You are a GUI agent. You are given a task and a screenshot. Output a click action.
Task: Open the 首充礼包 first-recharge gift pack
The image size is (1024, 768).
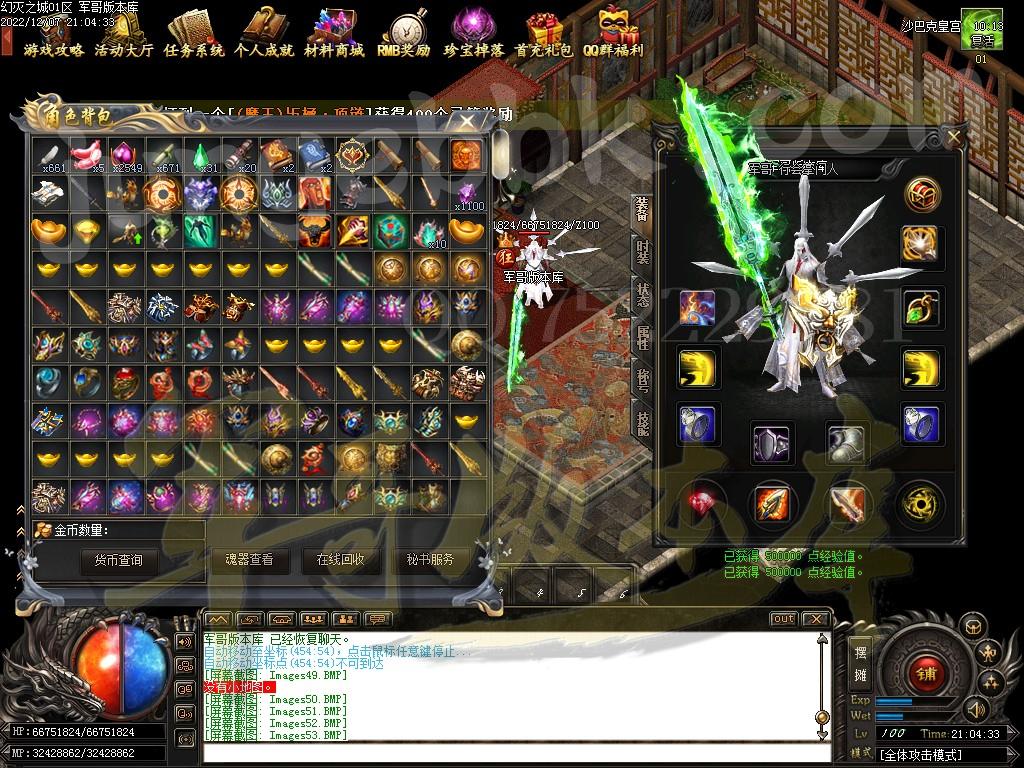click(543, 34)
